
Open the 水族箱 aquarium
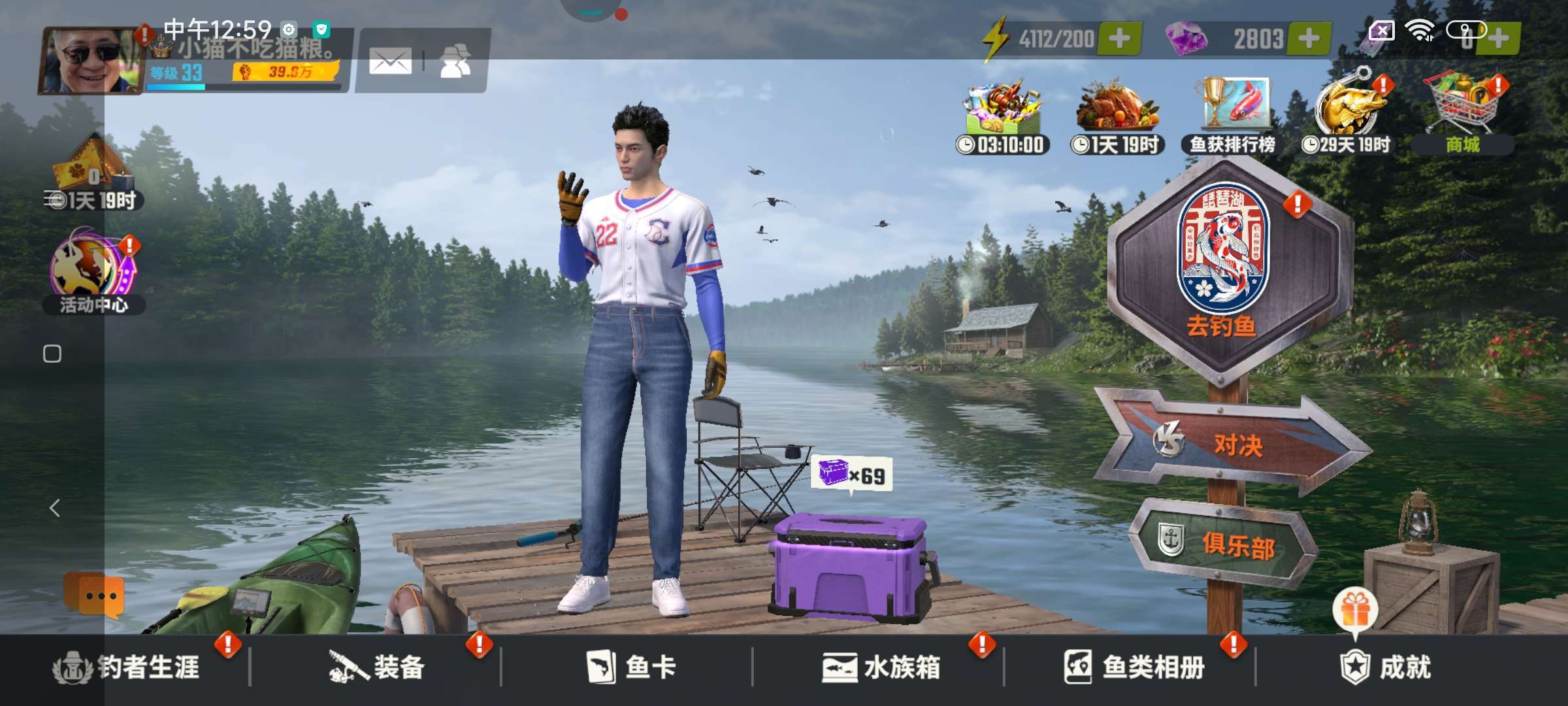[x=881, y=668]
